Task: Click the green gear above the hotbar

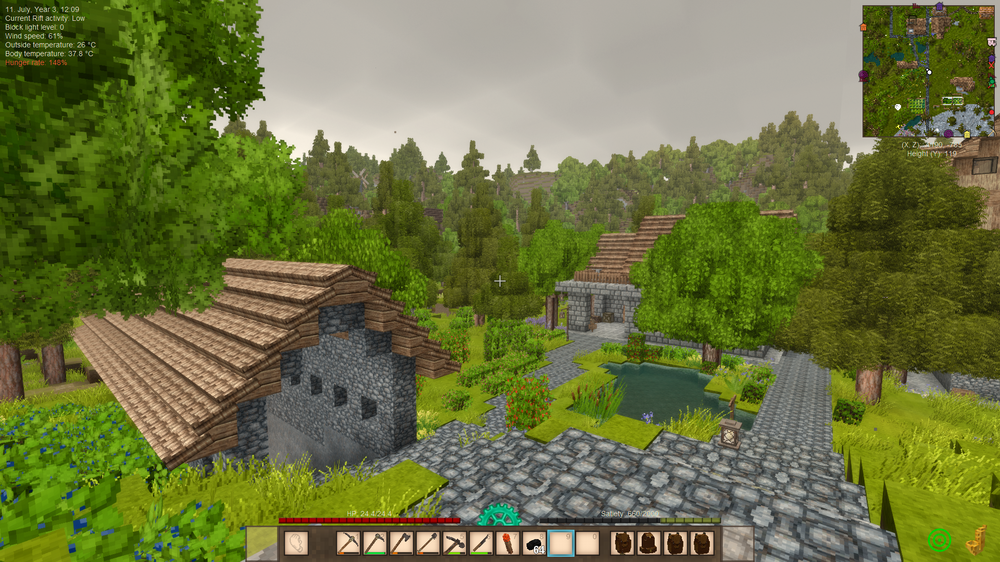Action: pyautogui.click(x=498, y=515)
